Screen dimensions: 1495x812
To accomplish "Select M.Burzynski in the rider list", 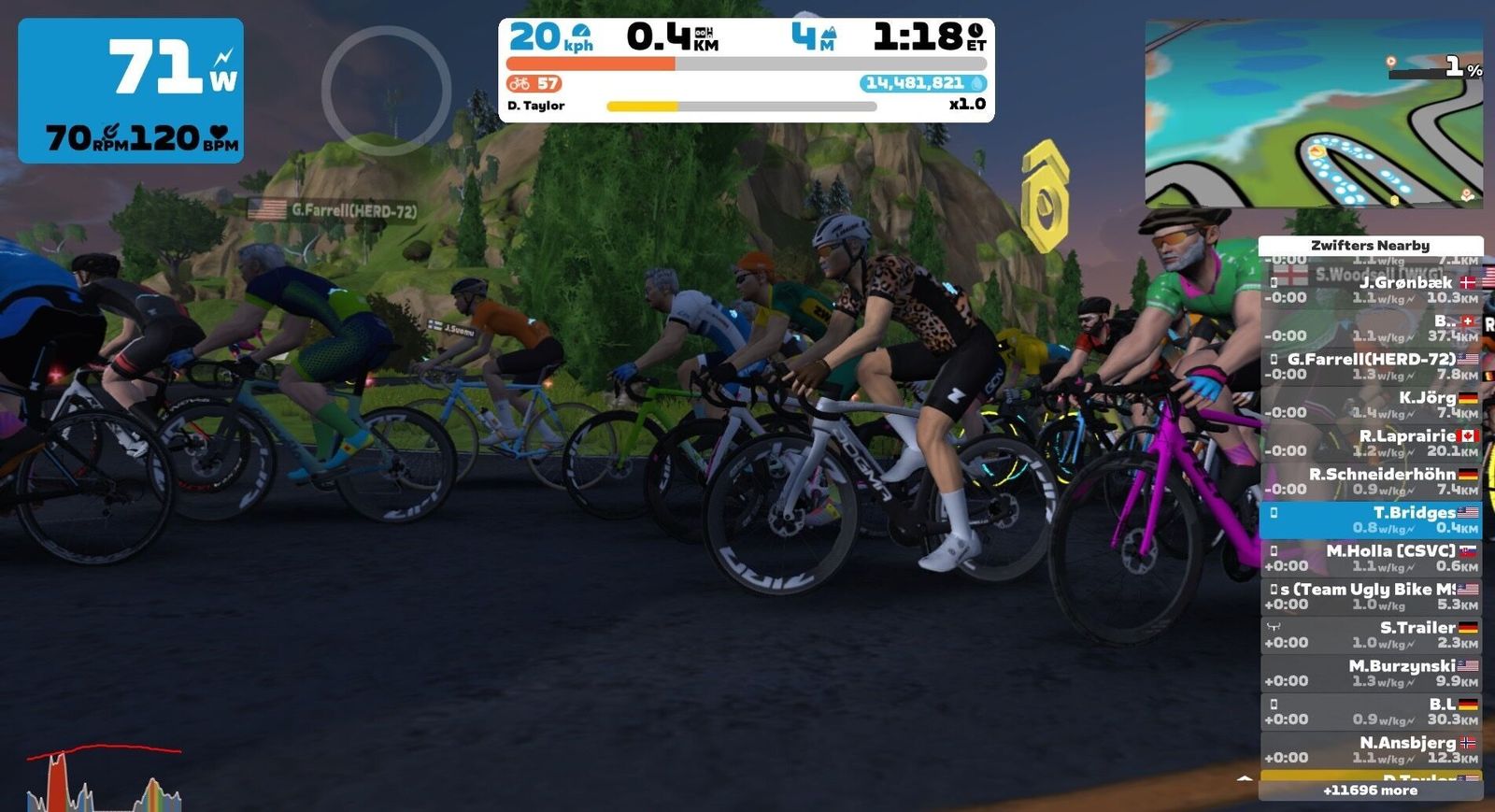I will pos(1371,673).
